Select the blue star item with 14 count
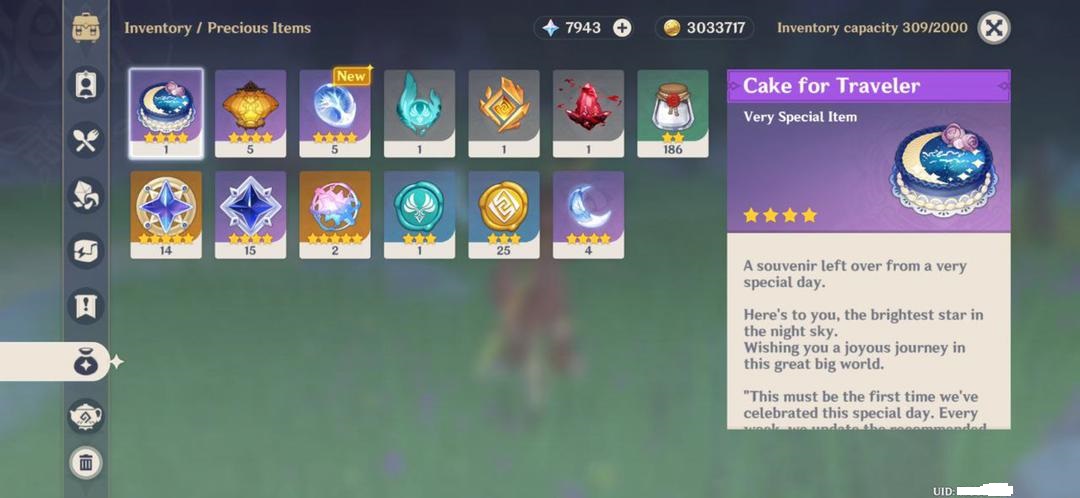This screenshot has width=1080, height=498. click(x=166, y=214)
